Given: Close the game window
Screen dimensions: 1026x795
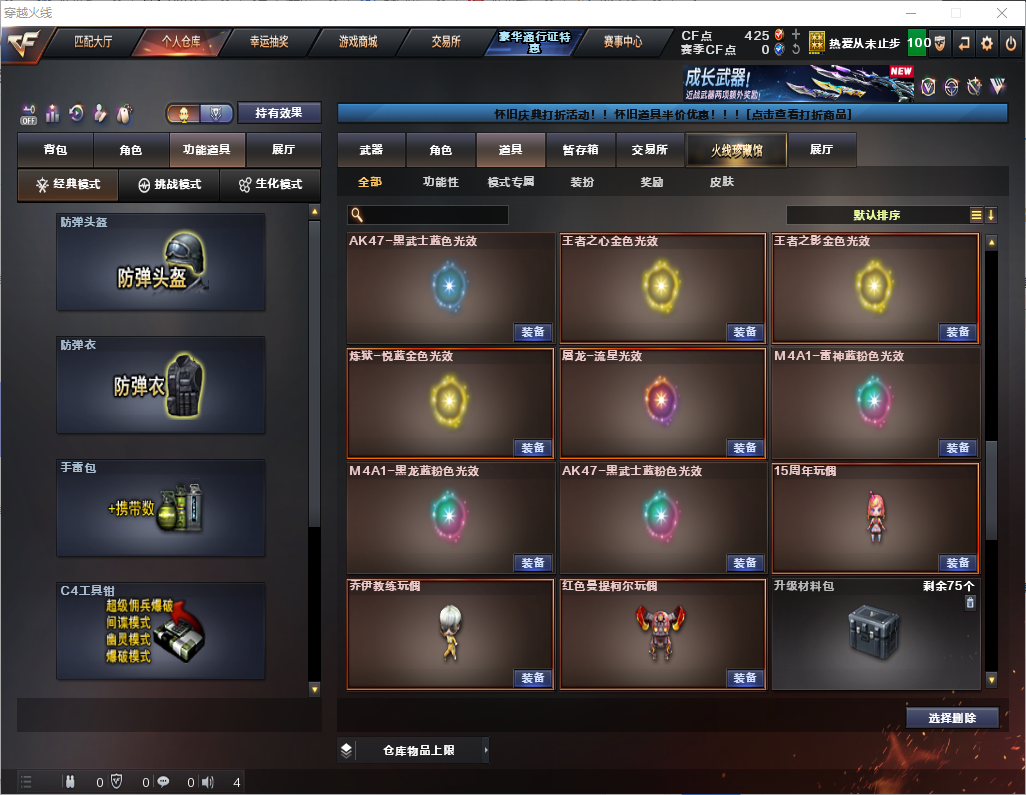Looking at the screenshot, I should click(1002, 13).
